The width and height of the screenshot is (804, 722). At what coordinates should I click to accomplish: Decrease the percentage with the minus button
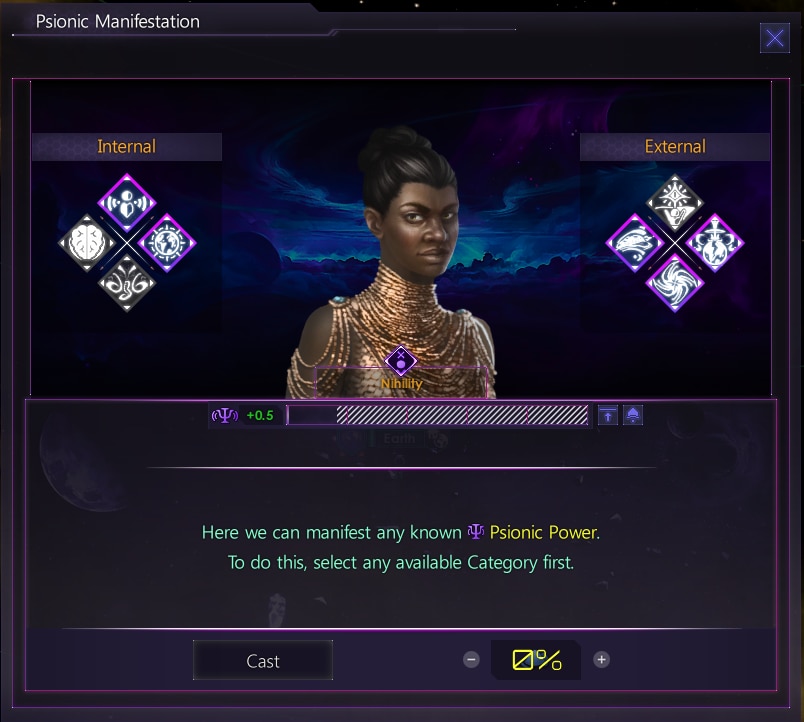click(471, 660)
